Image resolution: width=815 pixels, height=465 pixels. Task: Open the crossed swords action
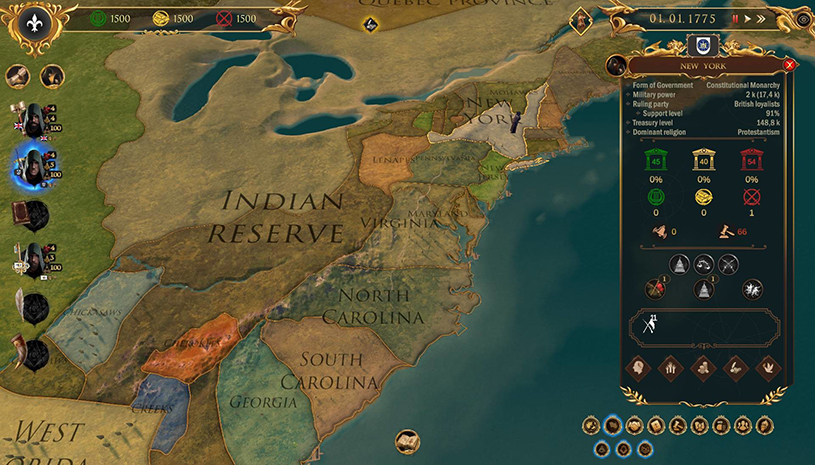tap(729, 264)
